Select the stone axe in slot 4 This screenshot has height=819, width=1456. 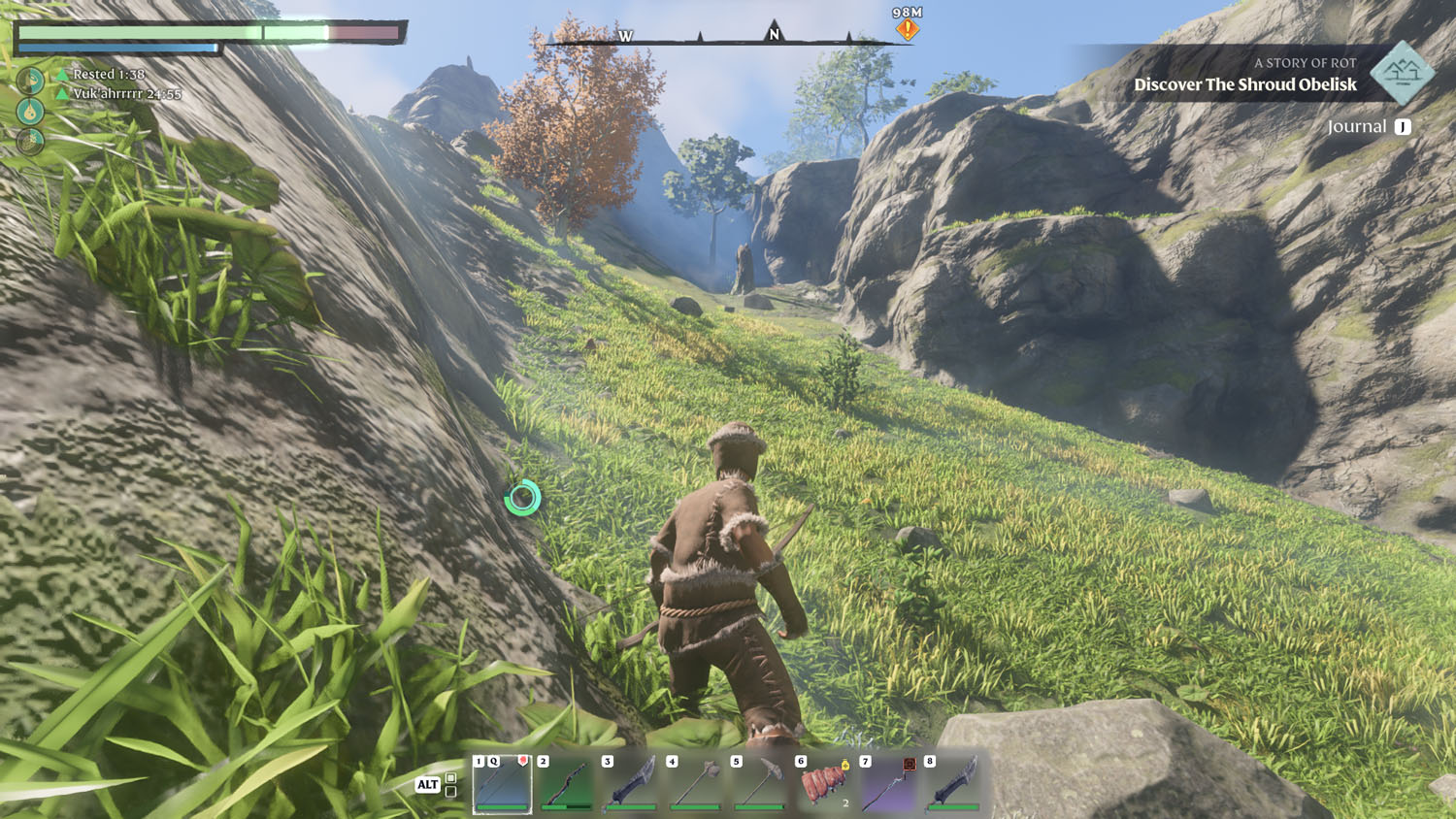(x=695, y=784)
